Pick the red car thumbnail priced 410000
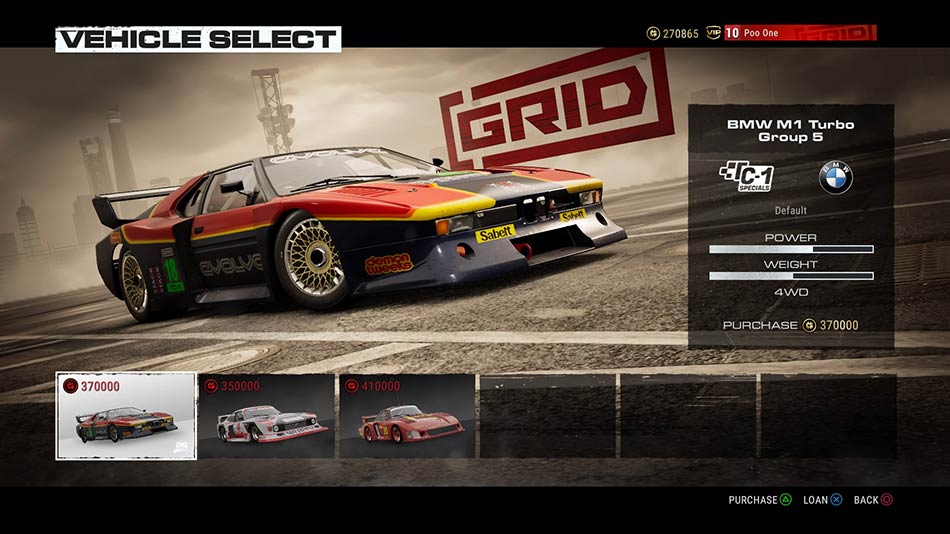The width and height of the screenshot is (950, 534). (407, 416)
